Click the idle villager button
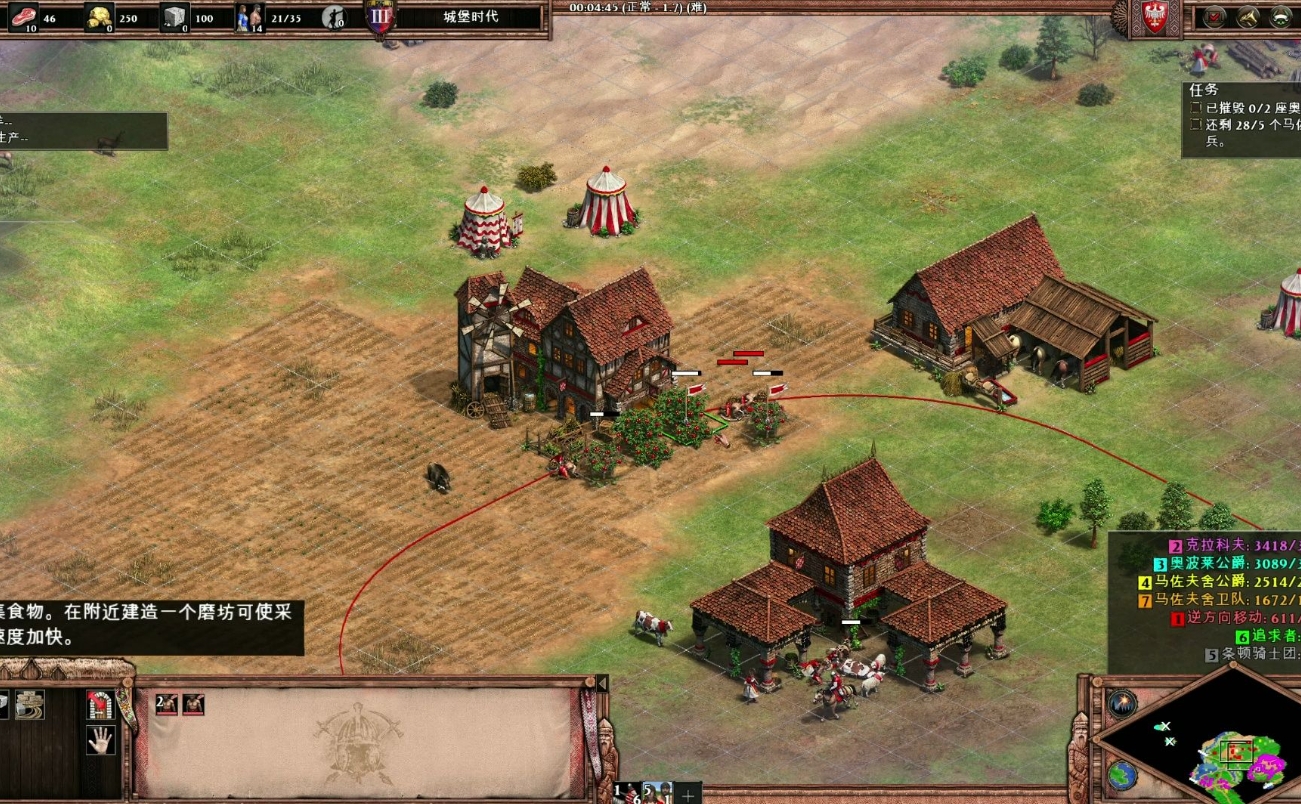The height and width of the screenshot is (804, 1301). (333, 17)
